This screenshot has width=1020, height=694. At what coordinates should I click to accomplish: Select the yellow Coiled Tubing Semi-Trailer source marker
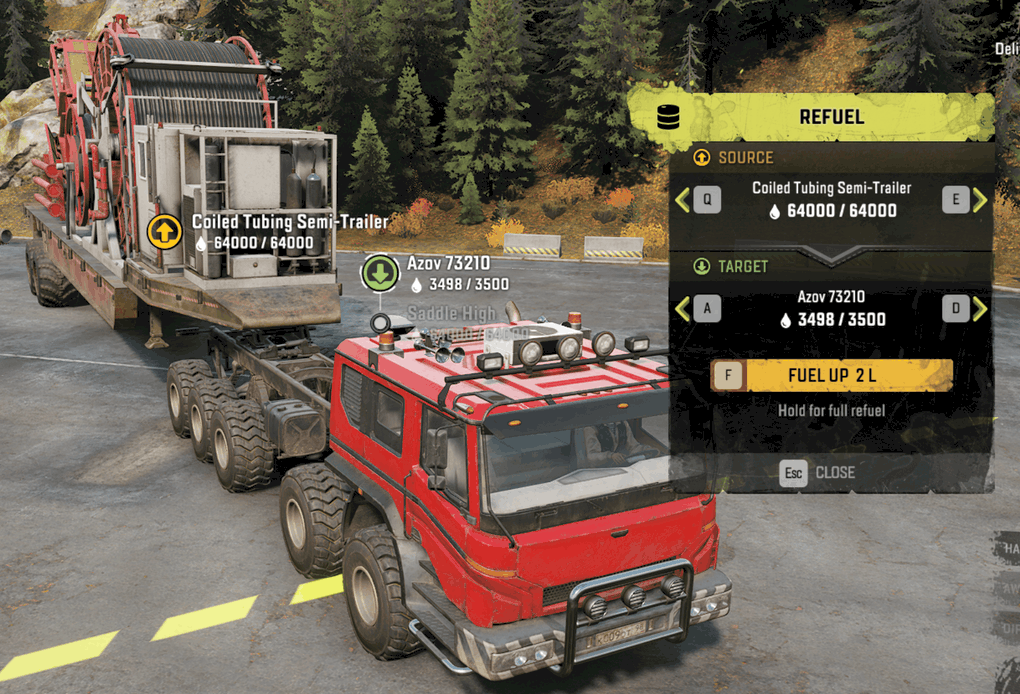(x=164, y=232)
